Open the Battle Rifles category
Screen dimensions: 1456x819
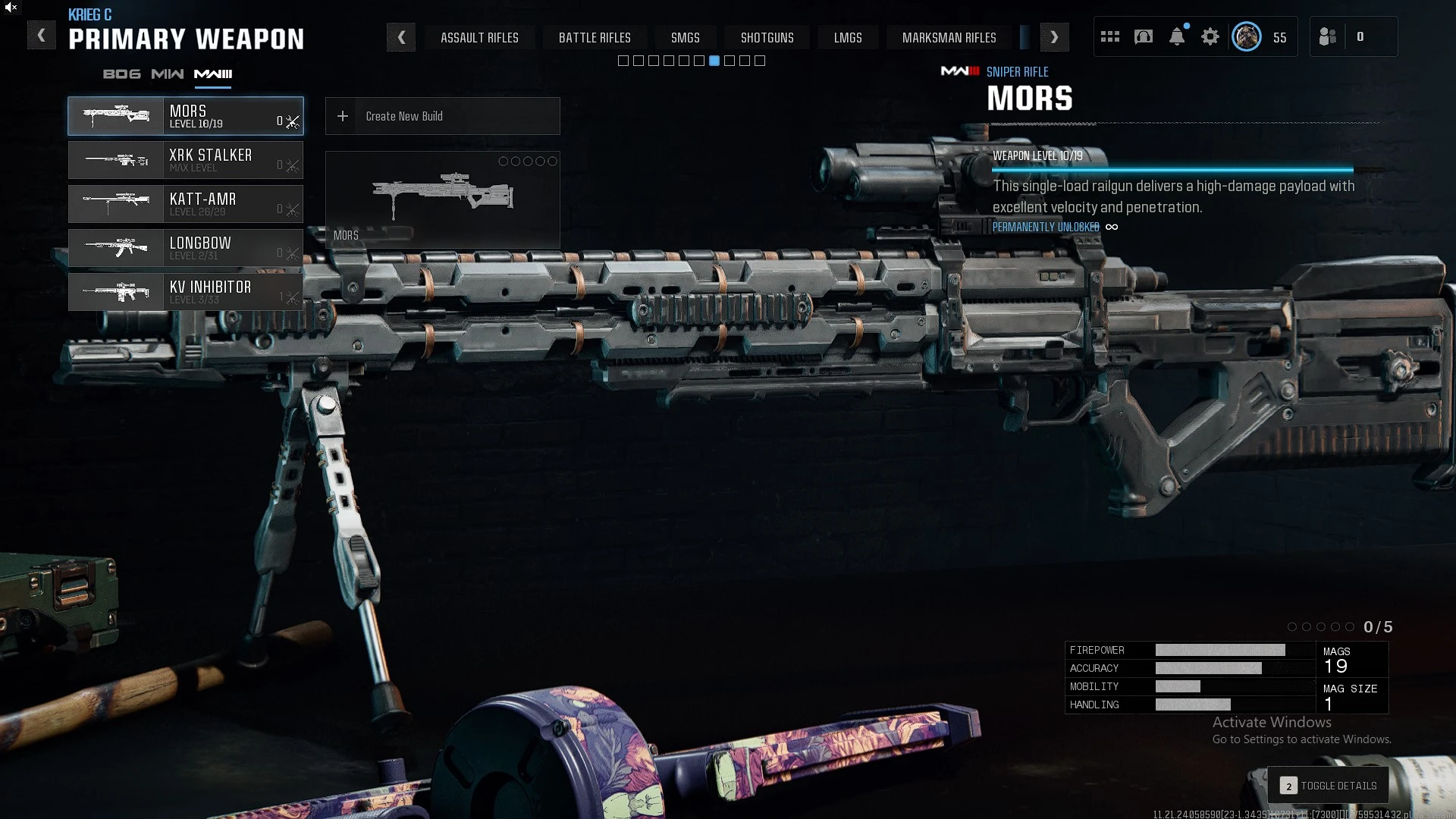[595, 37]
